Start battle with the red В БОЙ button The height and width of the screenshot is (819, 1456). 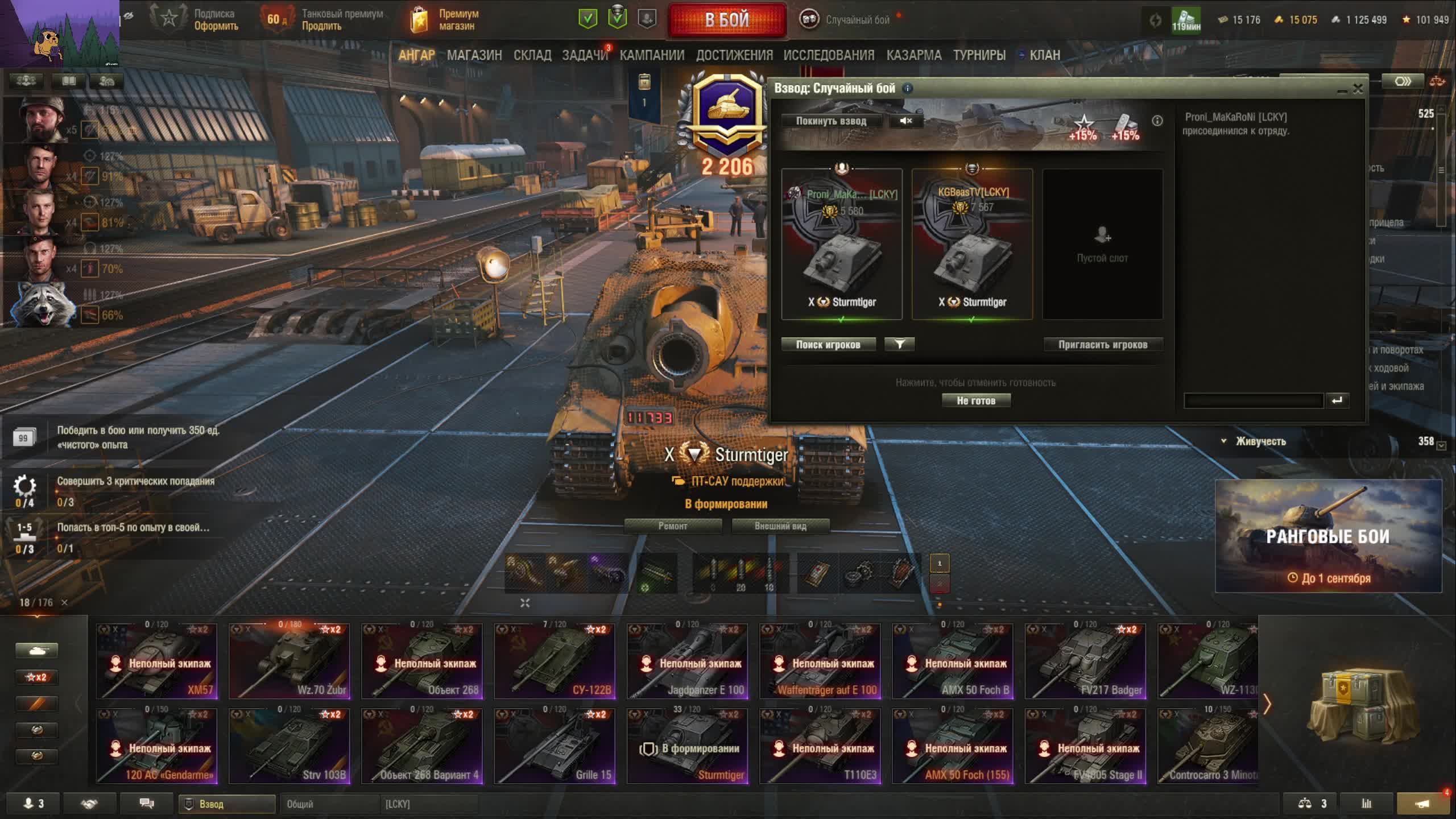(x=727, y=20)
